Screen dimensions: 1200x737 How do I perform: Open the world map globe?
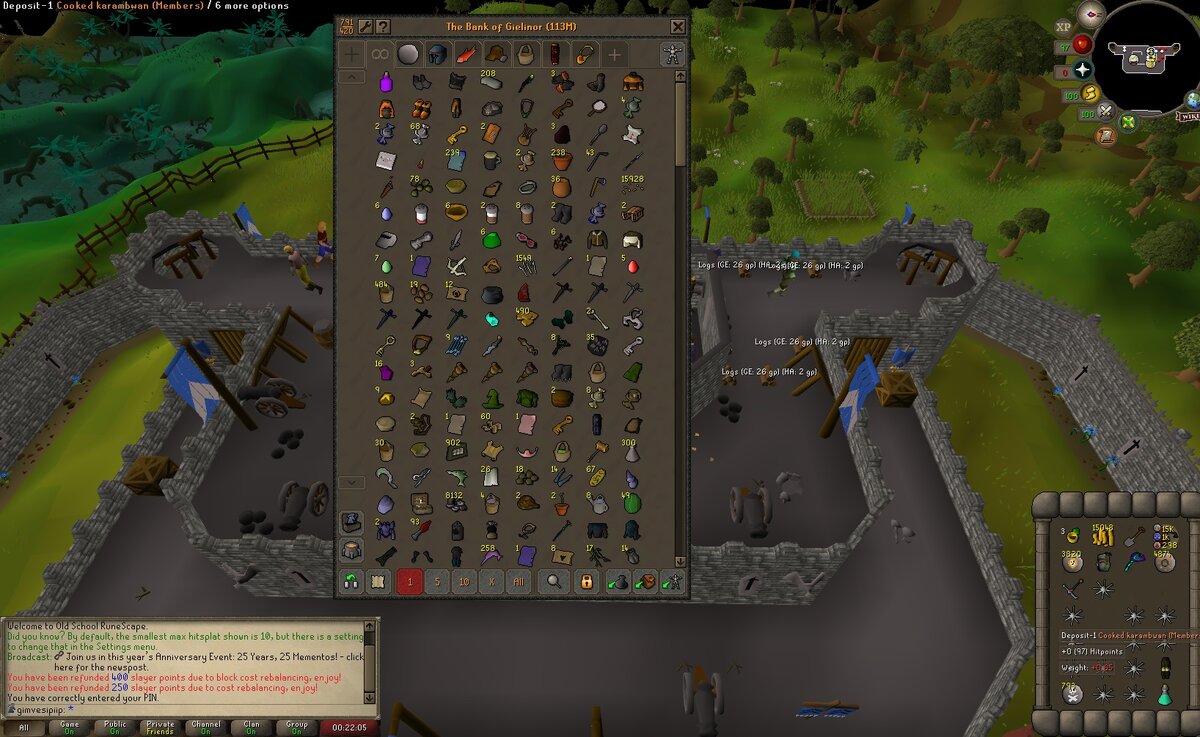(x=1192, y=101)
